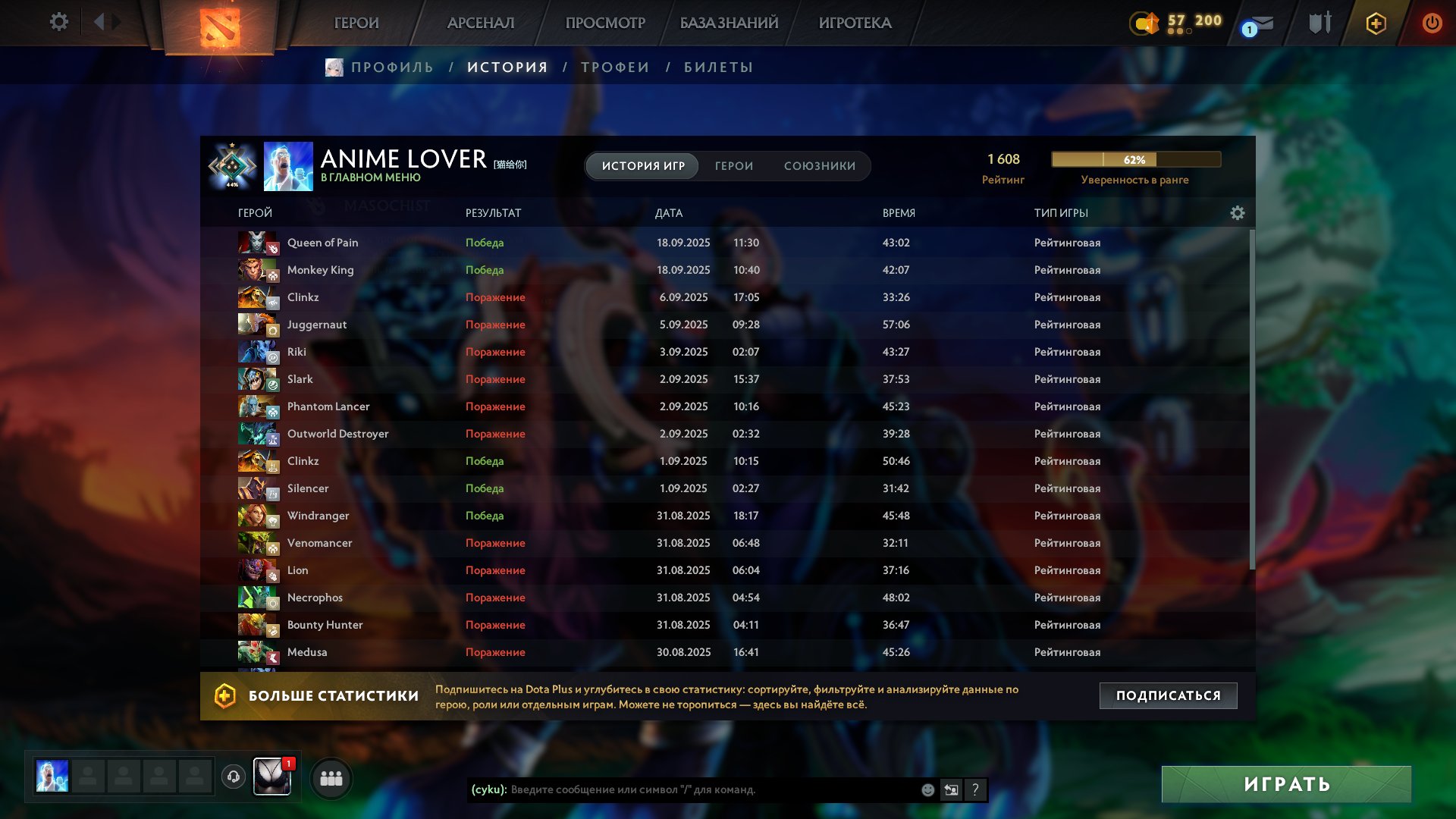Open the Dota Plus shield icon
Screen dimensions: 1456x819
pos(224,695)
